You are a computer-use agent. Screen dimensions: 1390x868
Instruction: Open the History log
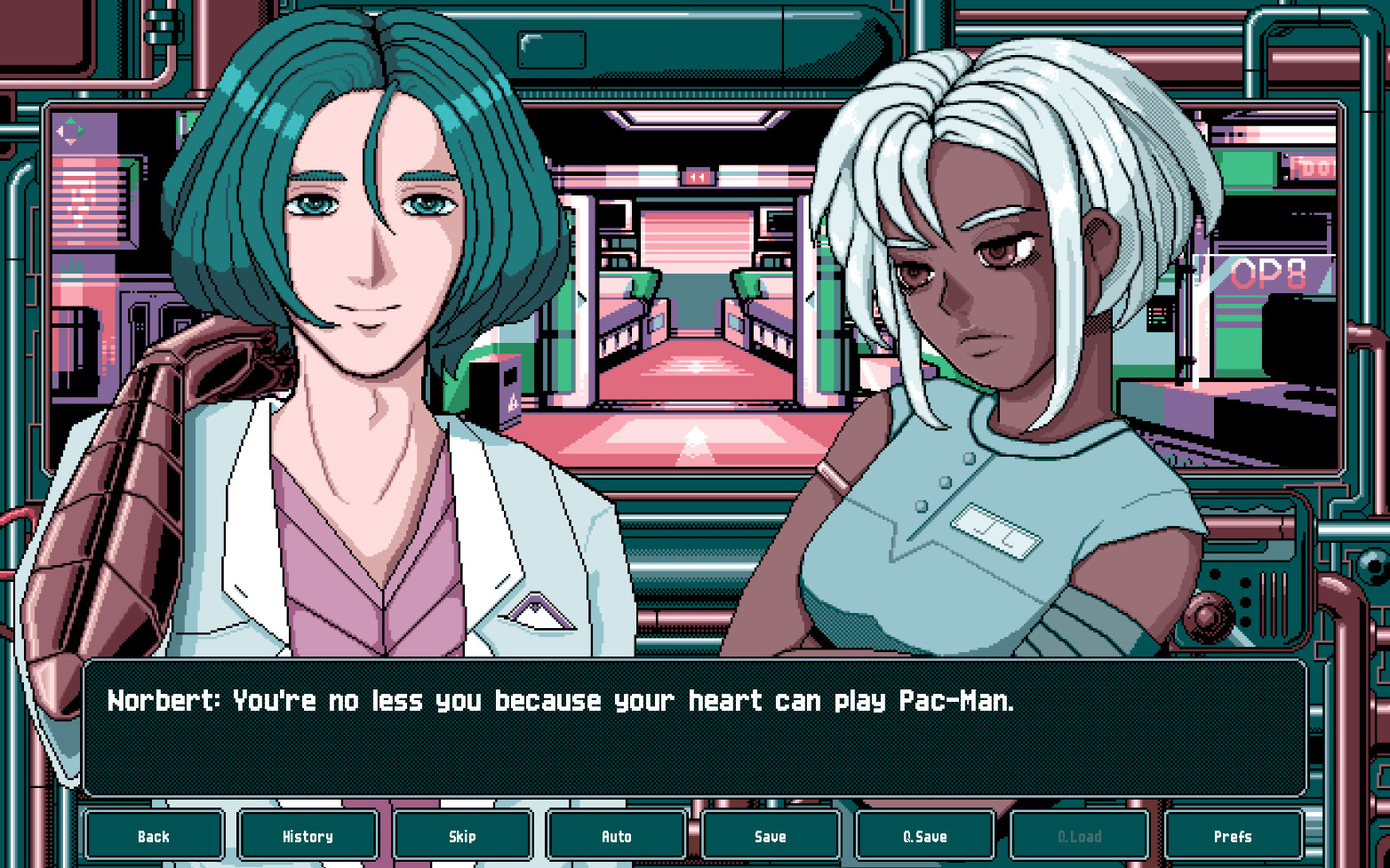click(x=307, y=836)
